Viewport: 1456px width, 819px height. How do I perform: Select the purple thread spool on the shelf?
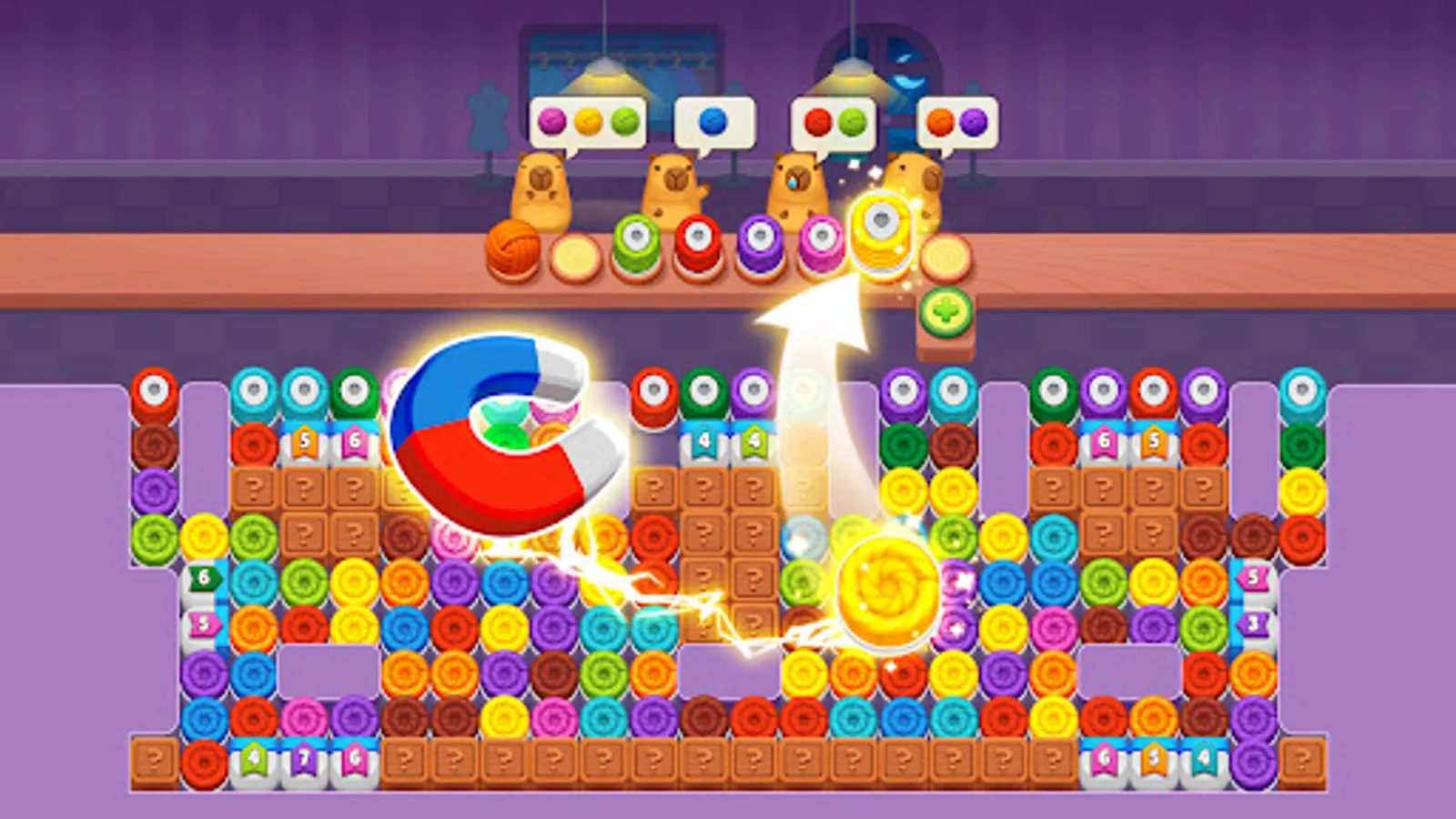click(x=760, y=241)
